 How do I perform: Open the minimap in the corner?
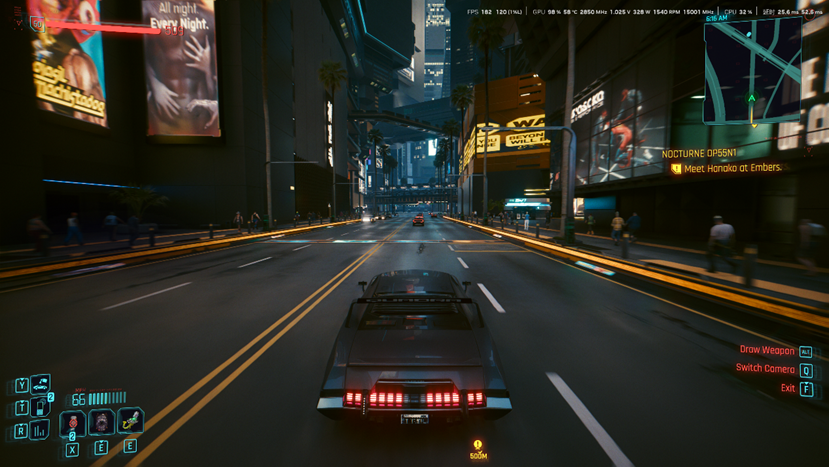coord(752,70)
